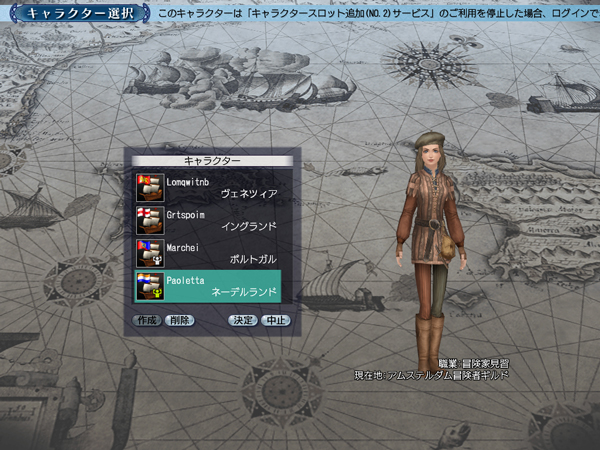The image size is (600, 450).
Task: Pick the Marchei character entry
Action: 208,253
